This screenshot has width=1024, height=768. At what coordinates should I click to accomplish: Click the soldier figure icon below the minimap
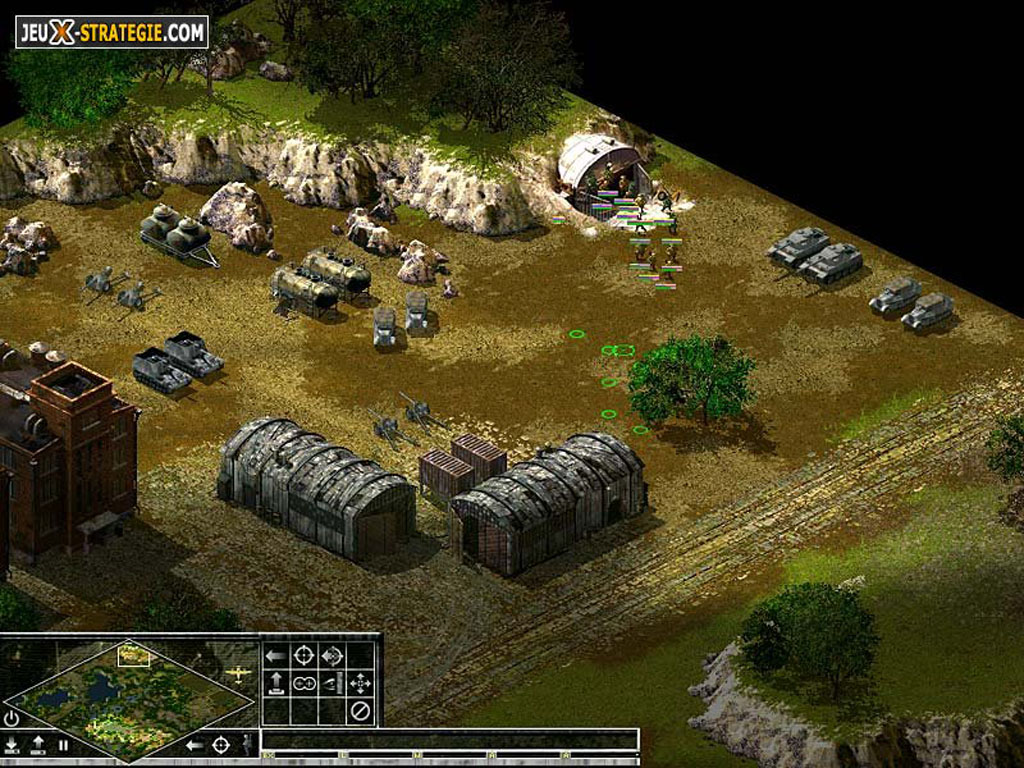tap(247, 745)
